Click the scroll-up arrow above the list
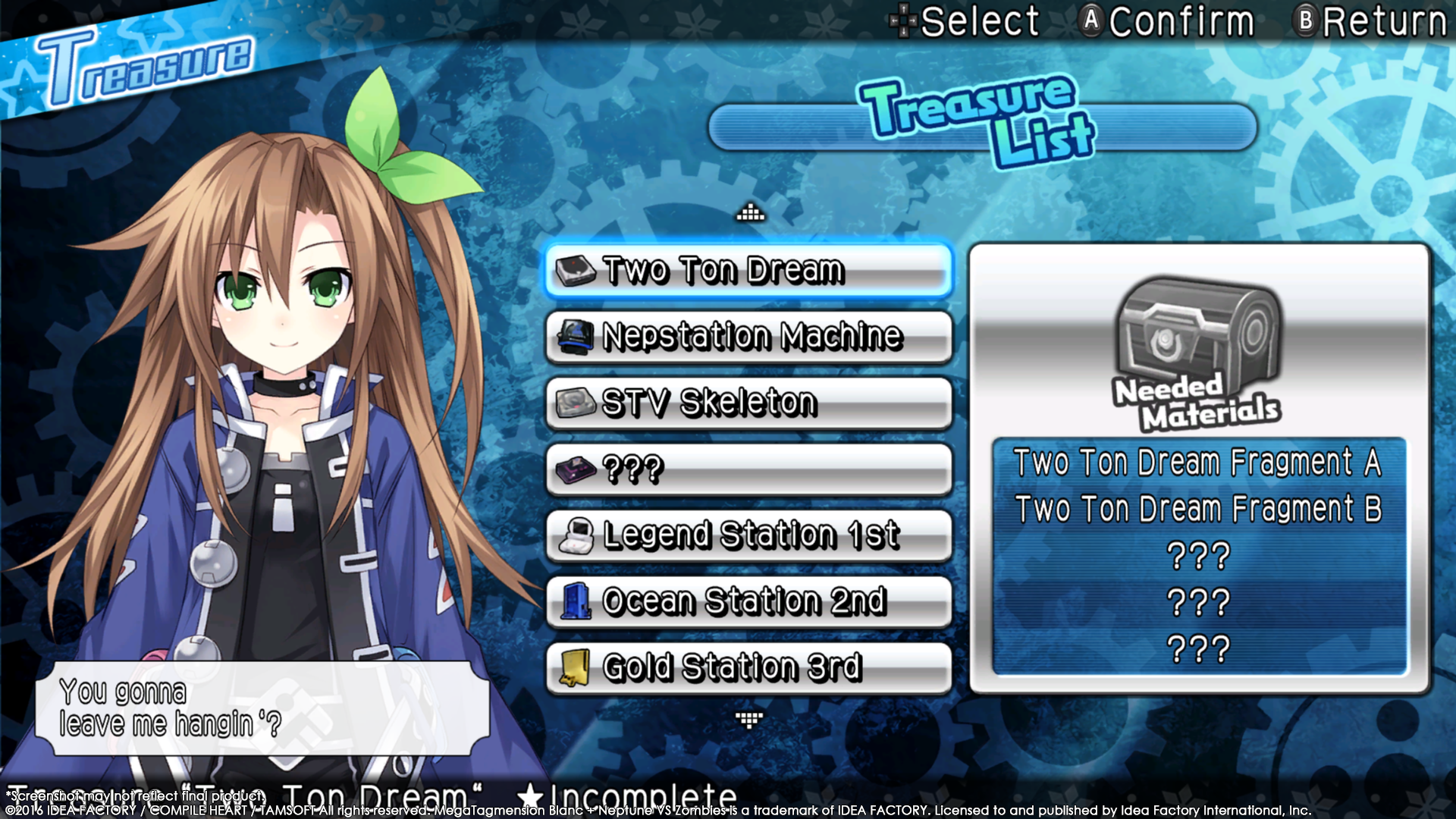Screen dimensions: 1456x819 click(750, 213)
